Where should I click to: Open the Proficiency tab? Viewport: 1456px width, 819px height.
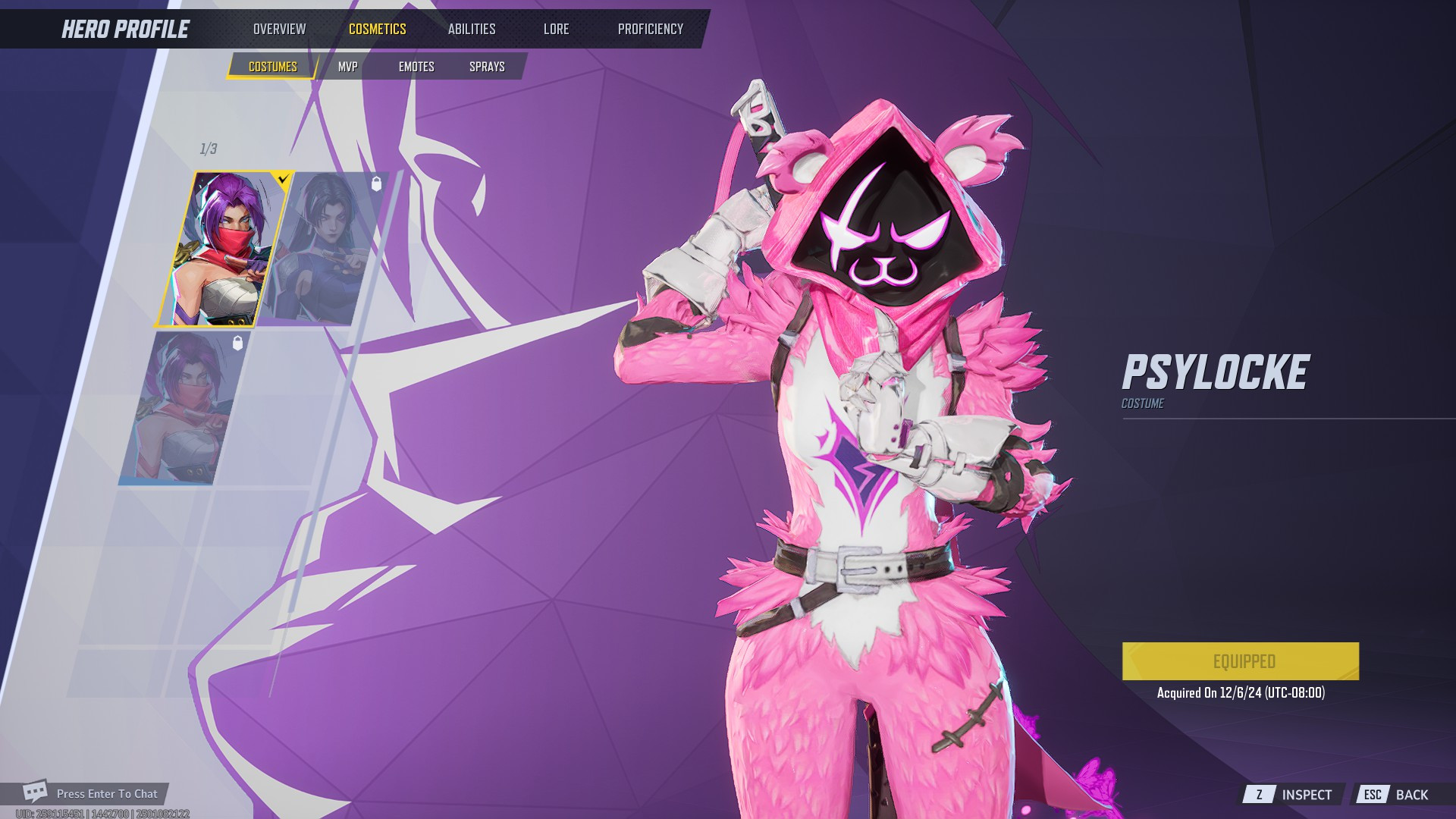point(650,29)
